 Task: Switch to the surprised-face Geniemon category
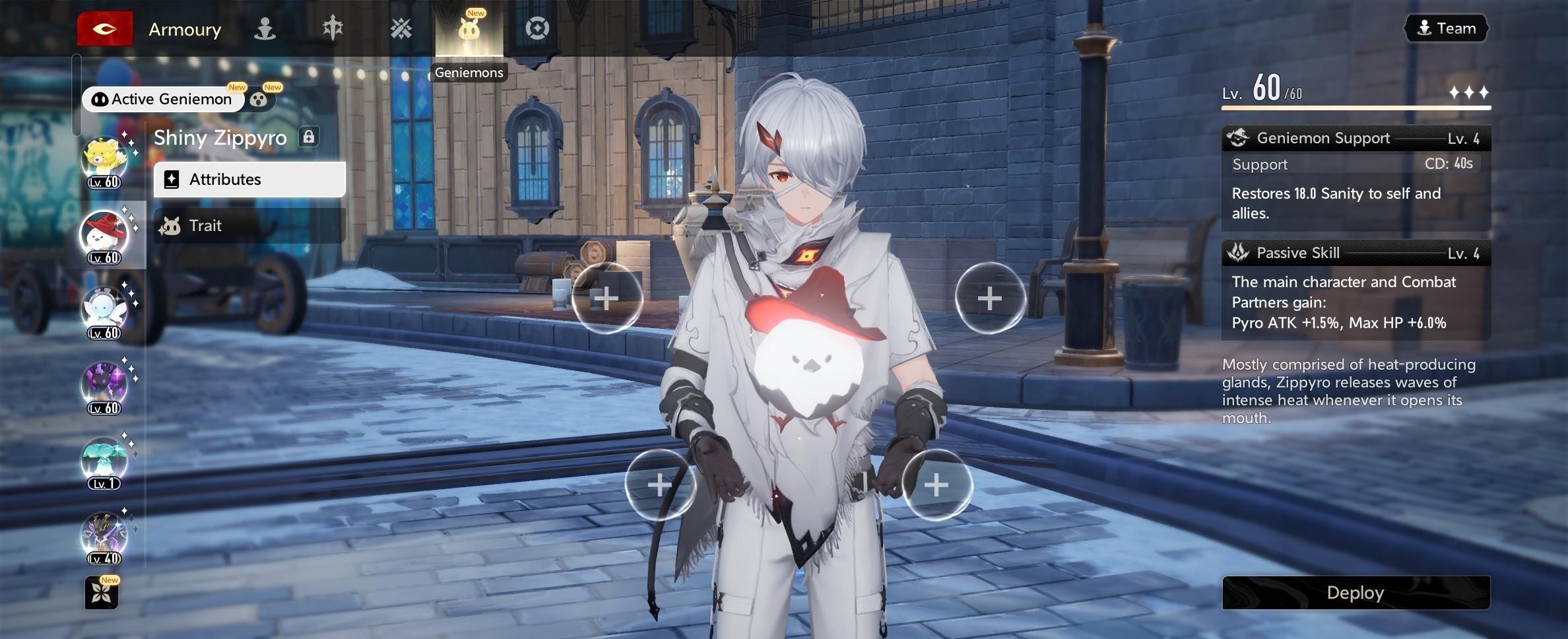tap(259, 100)
